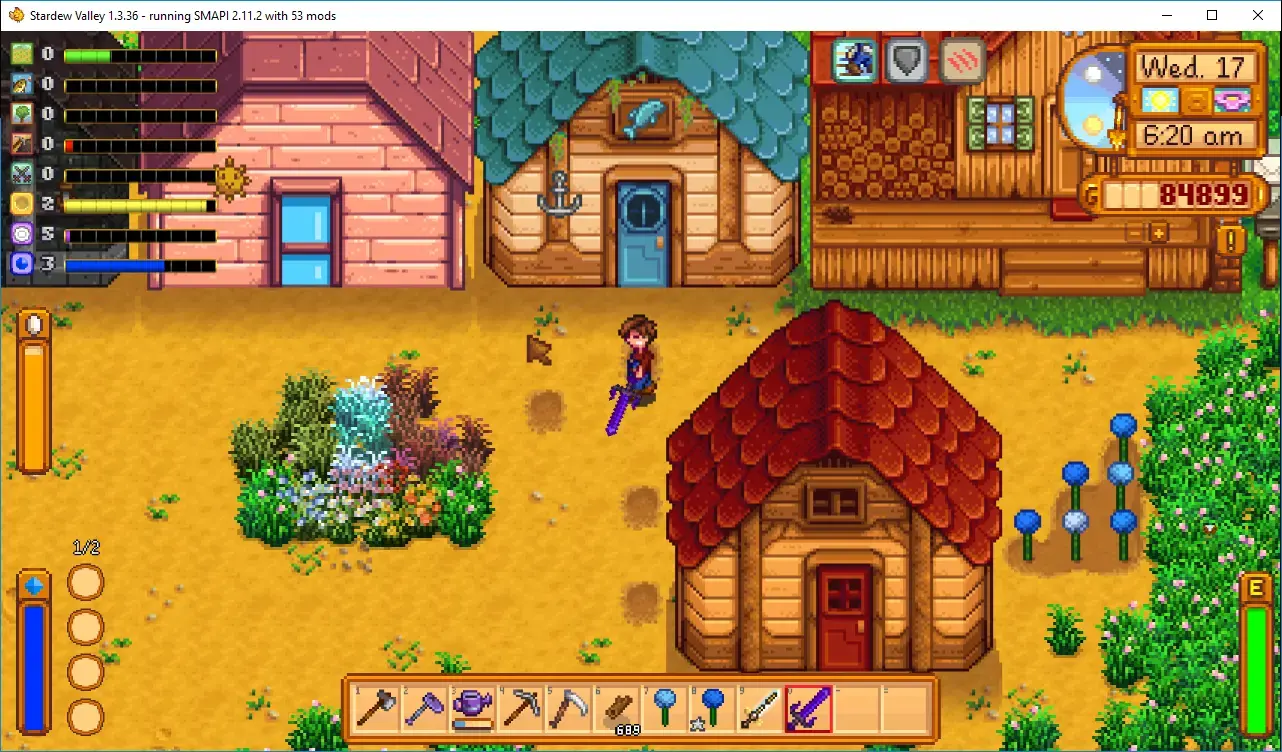Click the grey shield buff icon
This screenshot has height=752, width=1282.
(908, 61)
